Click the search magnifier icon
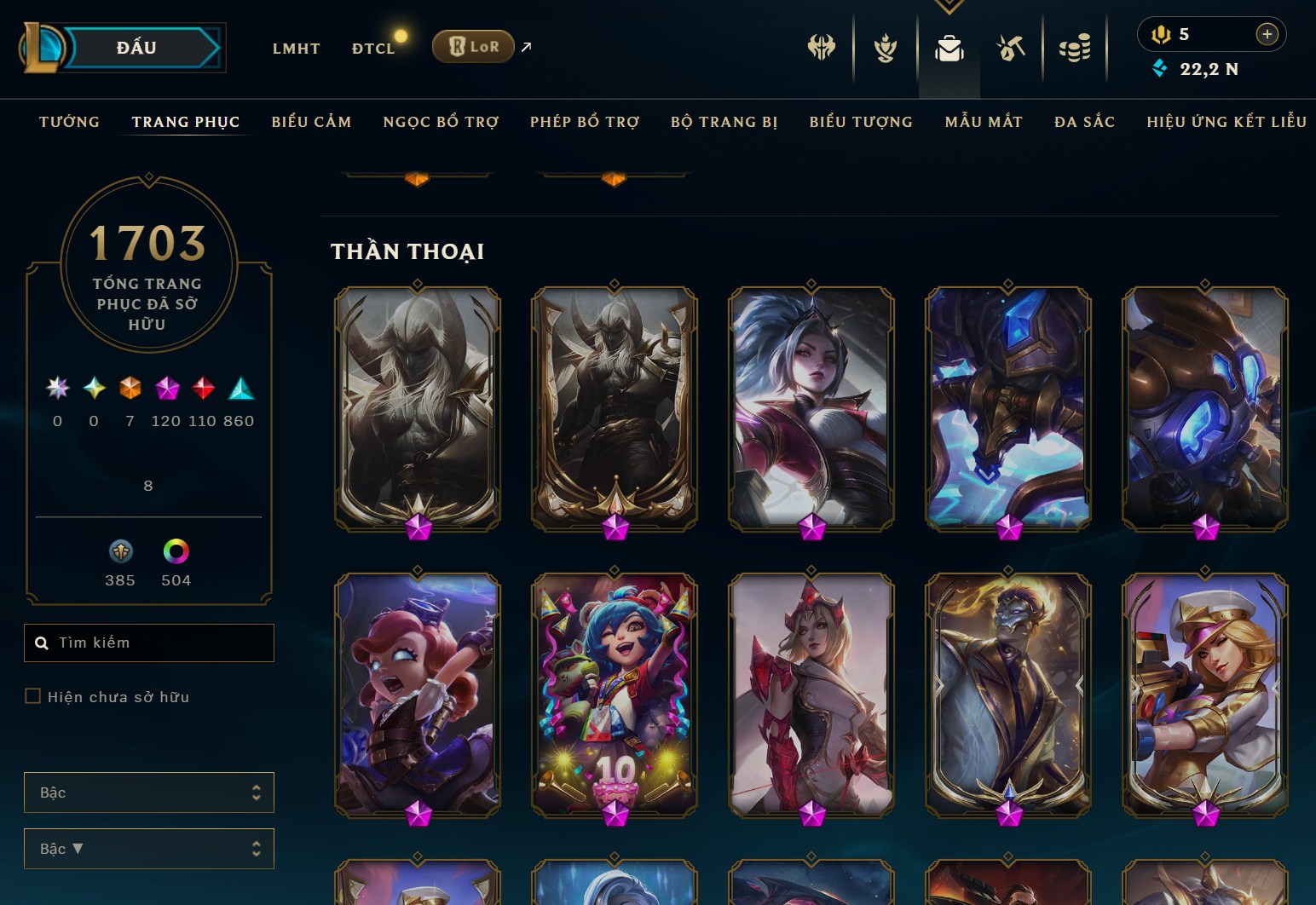1316x905 pixels. pyautogui.click(x=42, y=643)
